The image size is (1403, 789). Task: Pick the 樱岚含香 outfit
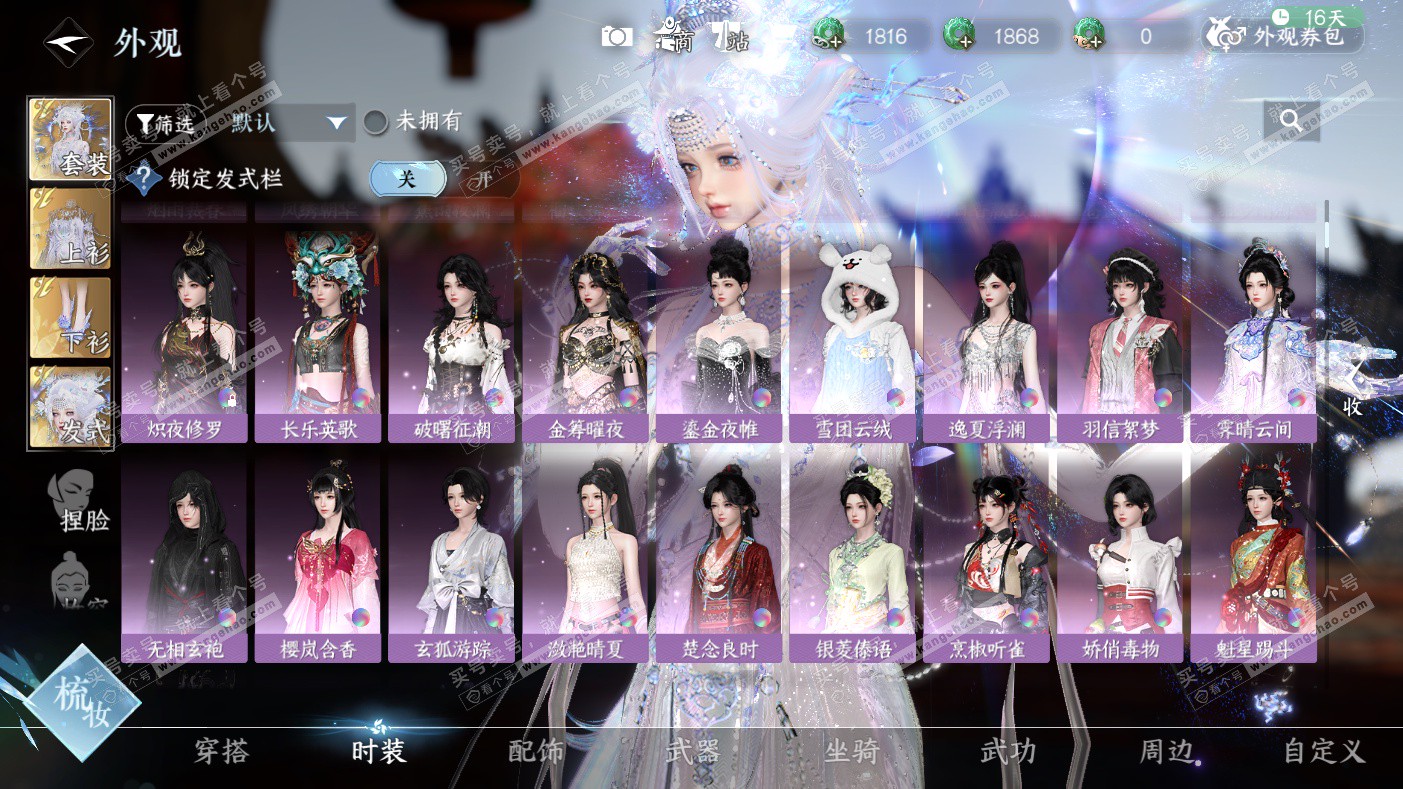click(x=319, y=557)
